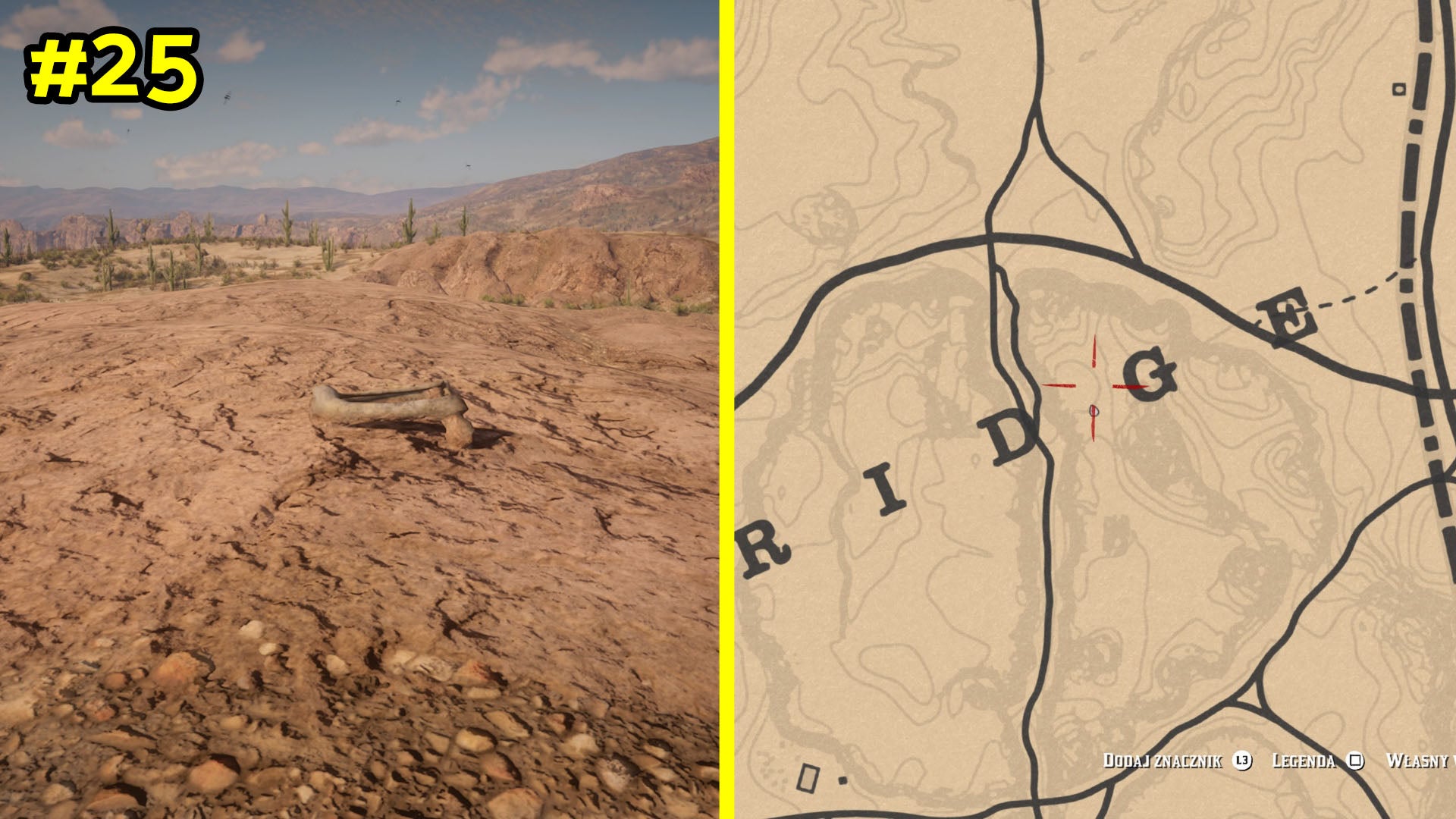Select the red crosshair map cursor
This screenshot has width=1456, height=819.
pyautogui.click(x=1094, y=387)
